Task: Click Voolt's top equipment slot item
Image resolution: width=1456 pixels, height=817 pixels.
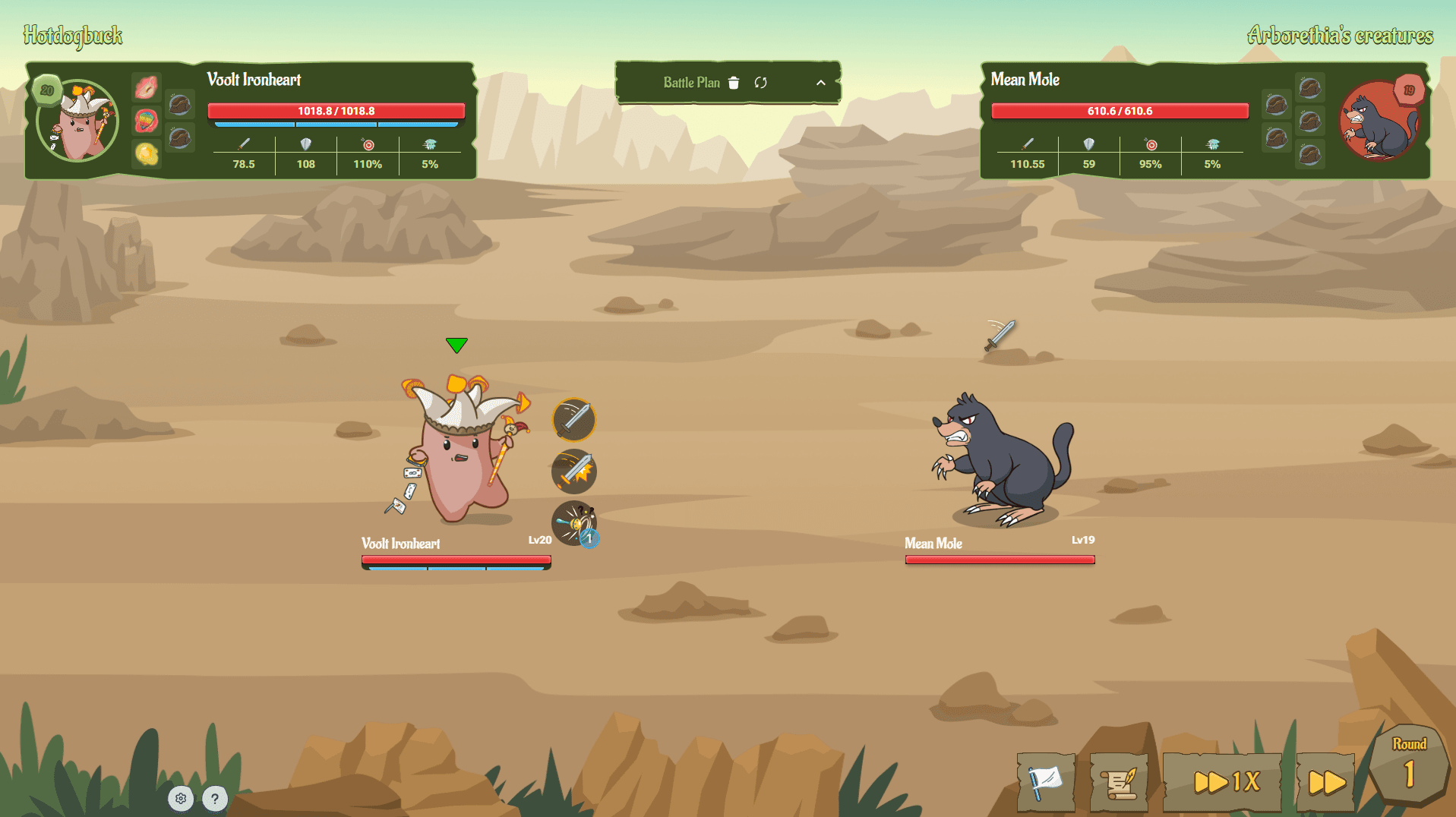Action: [180, 105]
